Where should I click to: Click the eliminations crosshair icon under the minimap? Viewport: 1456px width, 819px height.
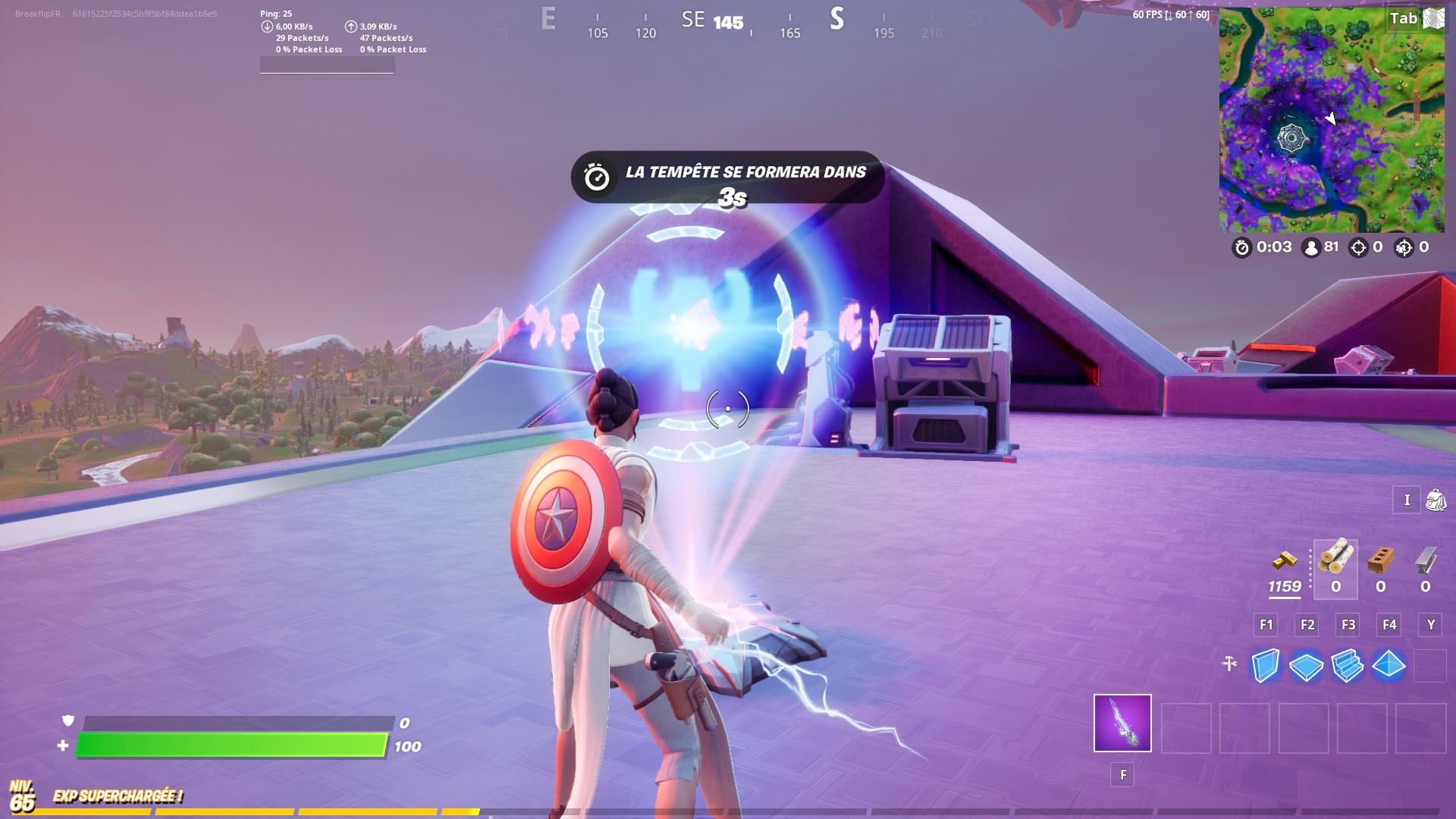pos(1357,248)
